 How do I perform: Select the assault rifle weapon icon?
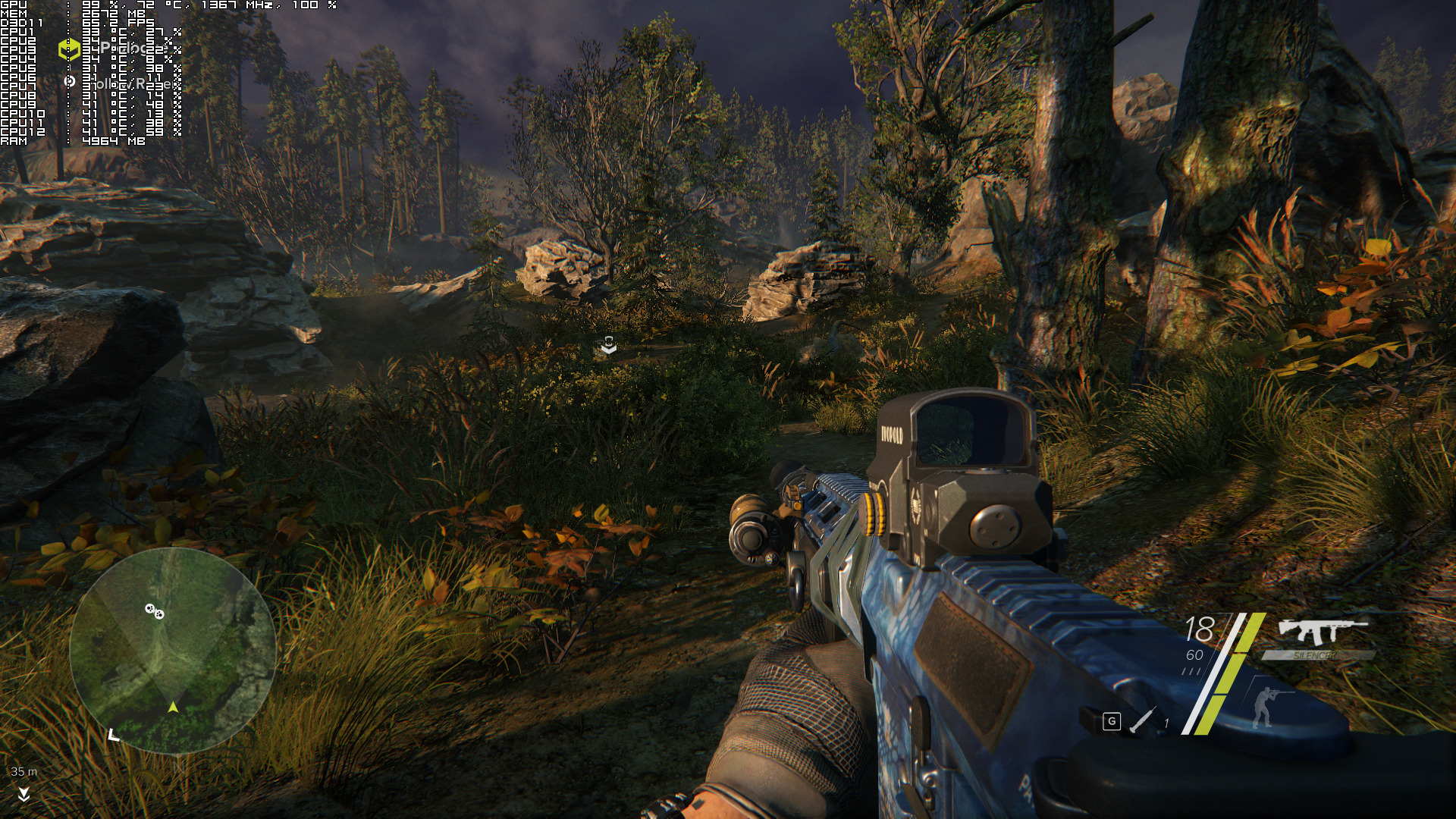1322,631
